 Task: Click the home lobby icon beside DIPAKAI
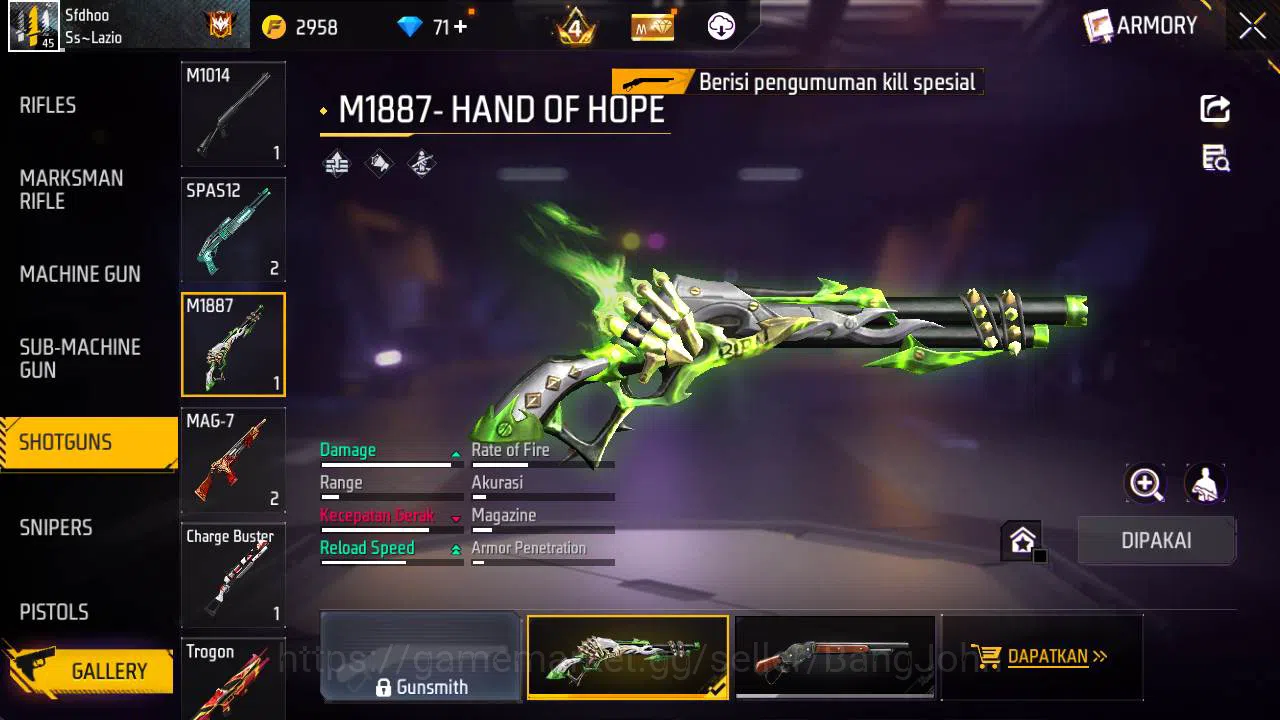click(x=1022, y=540)
